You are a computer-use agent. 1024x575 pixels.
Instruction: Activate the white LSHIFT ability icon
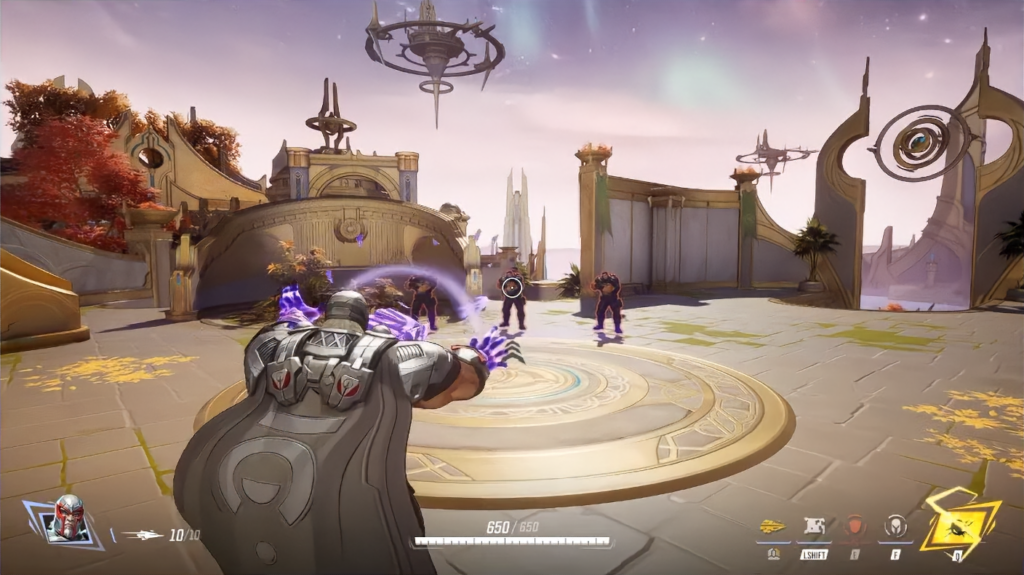(814, 527)
